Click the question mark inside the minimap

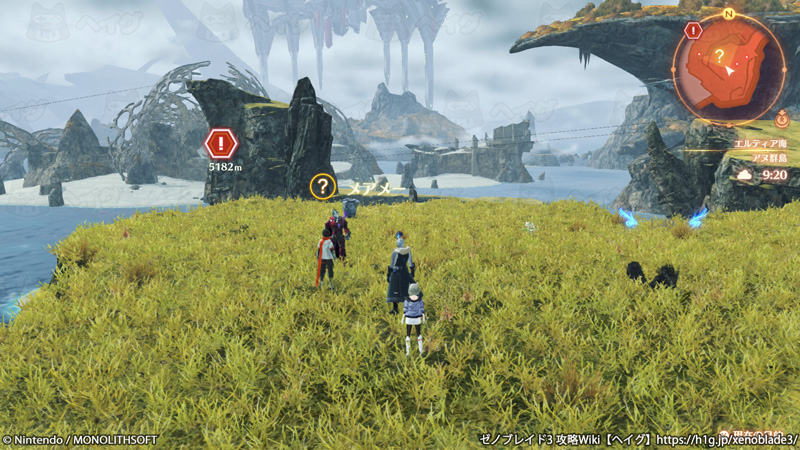pos(718,56)
